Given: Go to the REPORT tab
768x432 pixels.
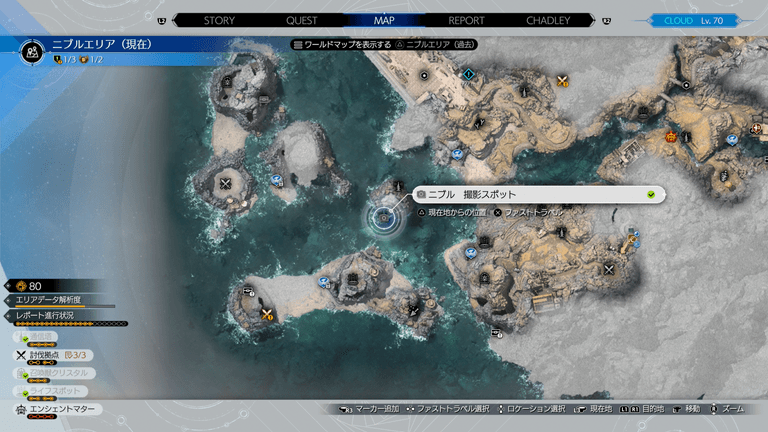Looking at the screenshot, I should pos(465,19).
